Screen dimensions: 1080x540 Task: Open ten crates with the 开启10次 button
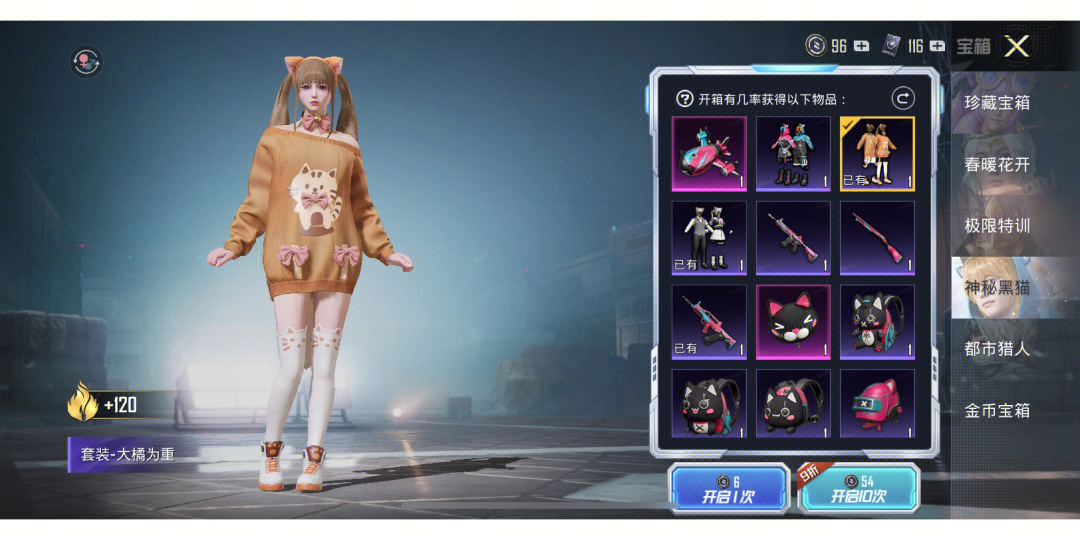point(860,488)
